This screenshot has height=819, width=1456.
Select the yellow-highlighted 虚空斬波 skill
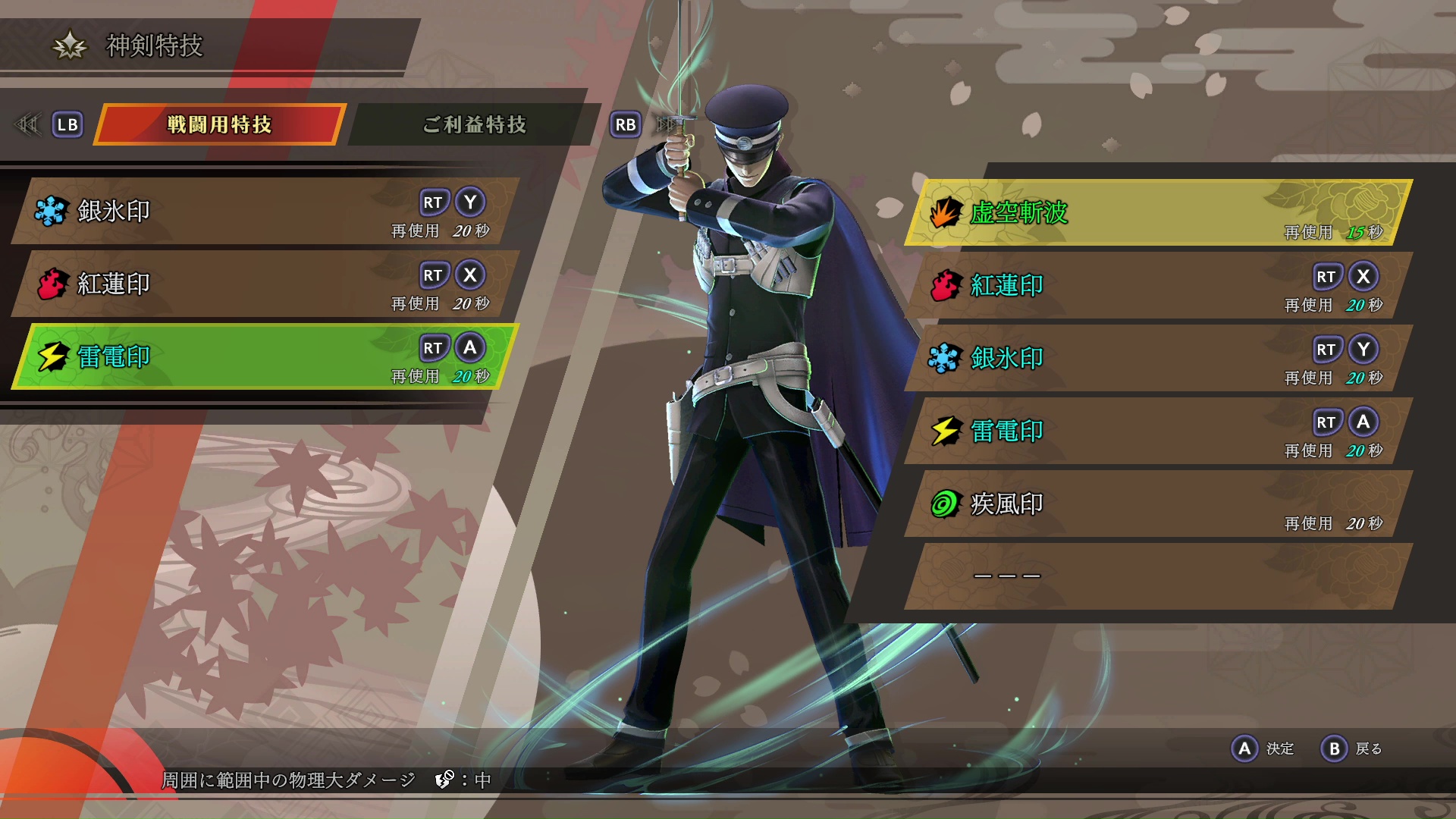click(x=1156, y=213)
